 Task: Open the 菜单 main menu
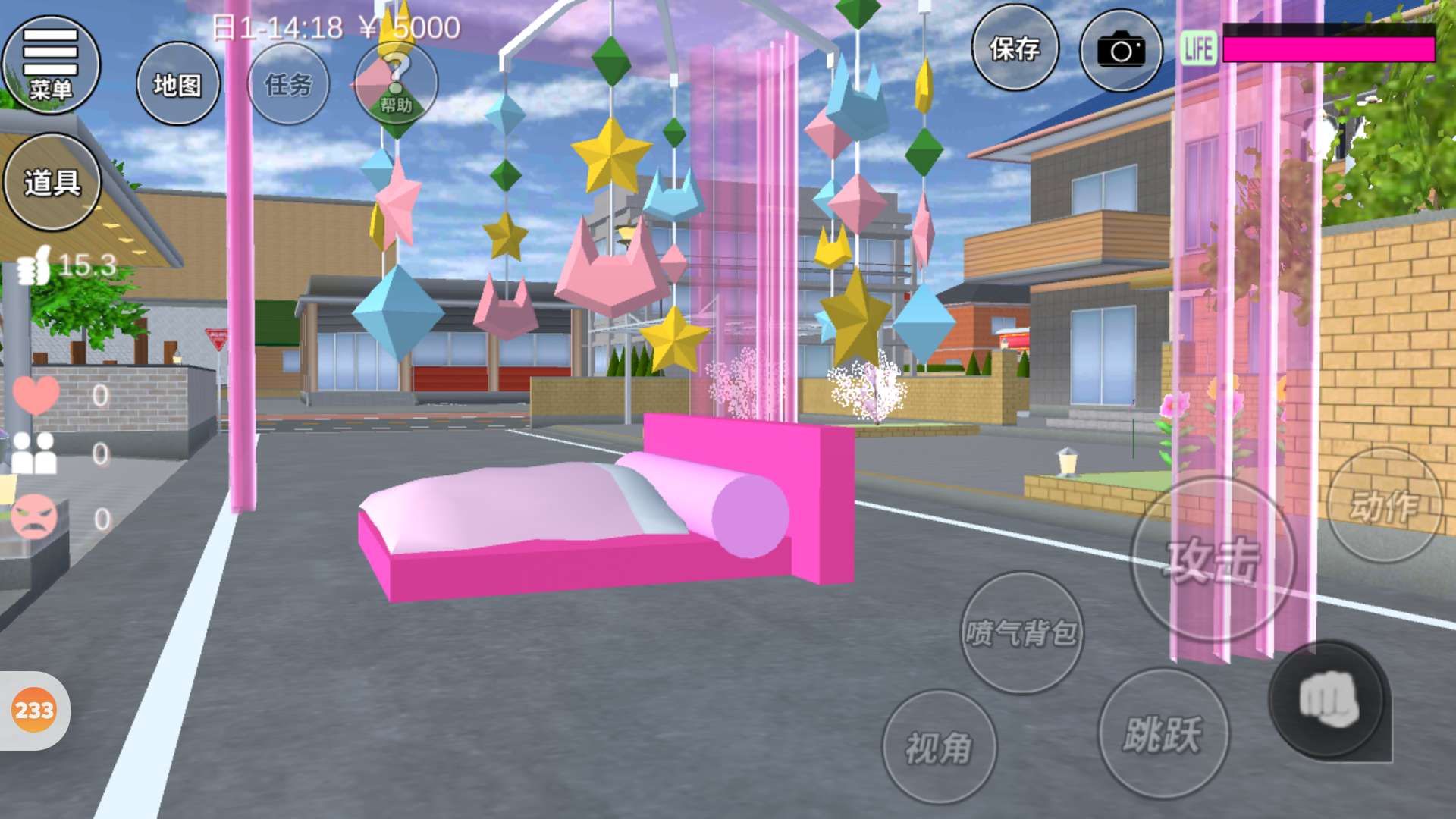pyautogui.click(x=51, y=65)
